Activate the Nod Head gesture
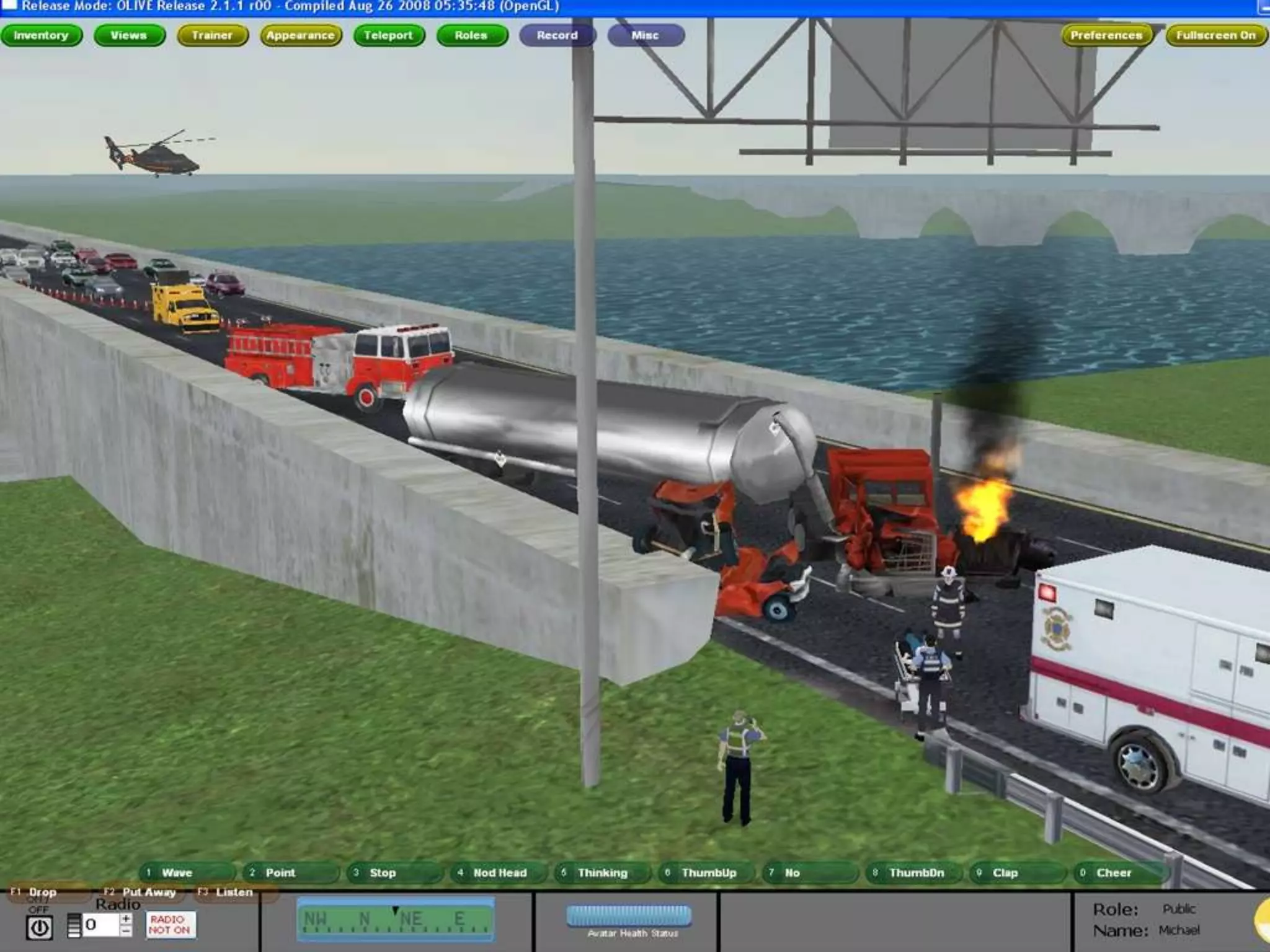The image size is (1270, 952). tap(498, 873)
